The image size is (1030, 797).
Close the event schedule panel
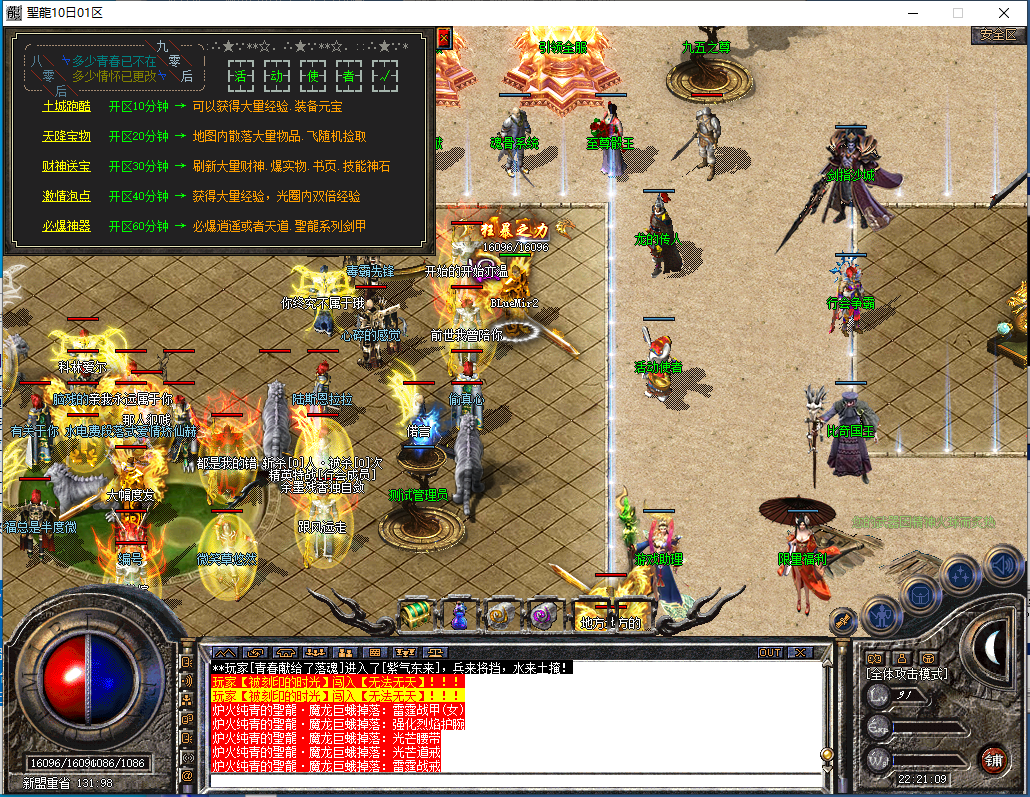point(444,38)
